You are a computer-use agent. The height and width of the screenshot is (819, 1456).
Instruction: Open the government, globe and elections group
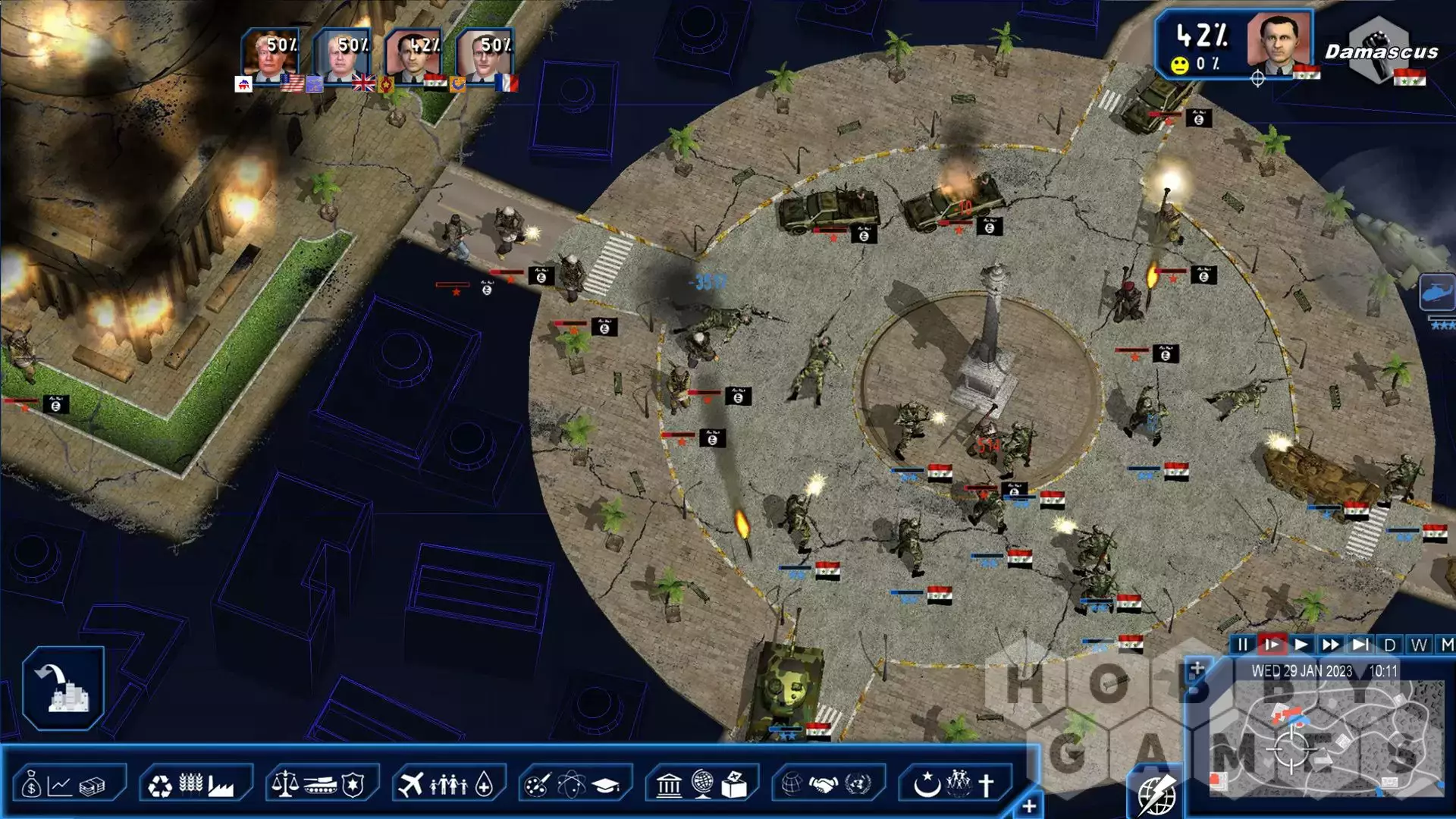(701, 785)
